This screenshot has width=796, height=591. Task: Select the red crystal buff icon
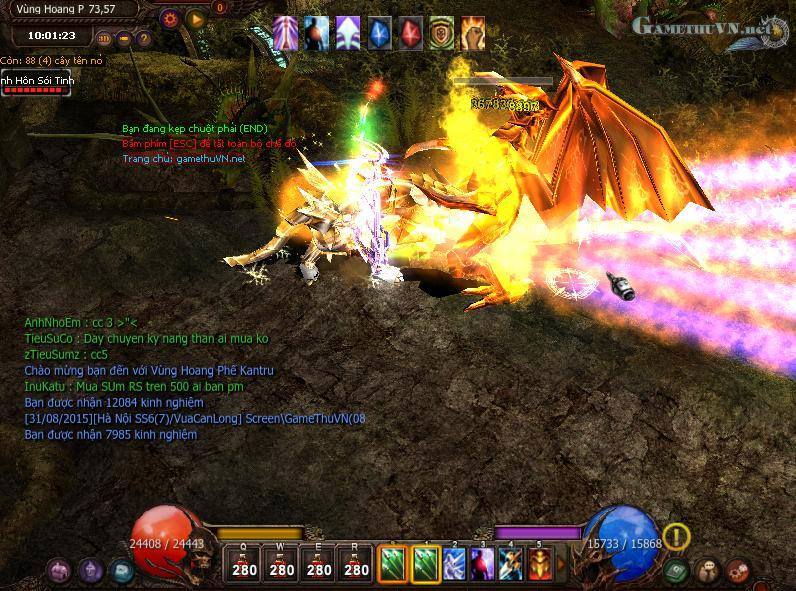click(x=410, y=34)
